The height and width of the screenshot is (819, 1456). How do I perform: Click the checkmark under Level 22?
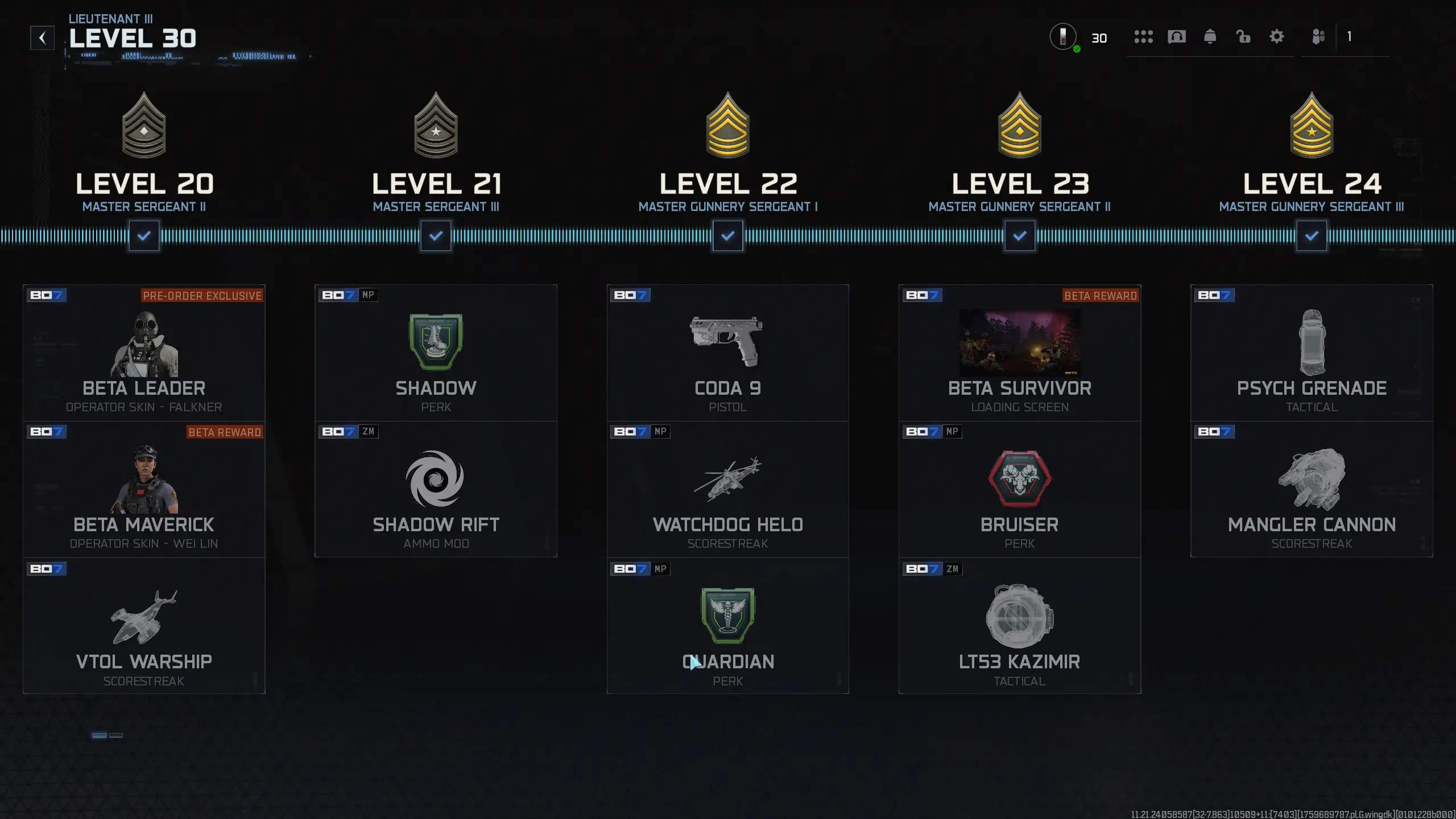pyautogui.click(x=728, y=235)
